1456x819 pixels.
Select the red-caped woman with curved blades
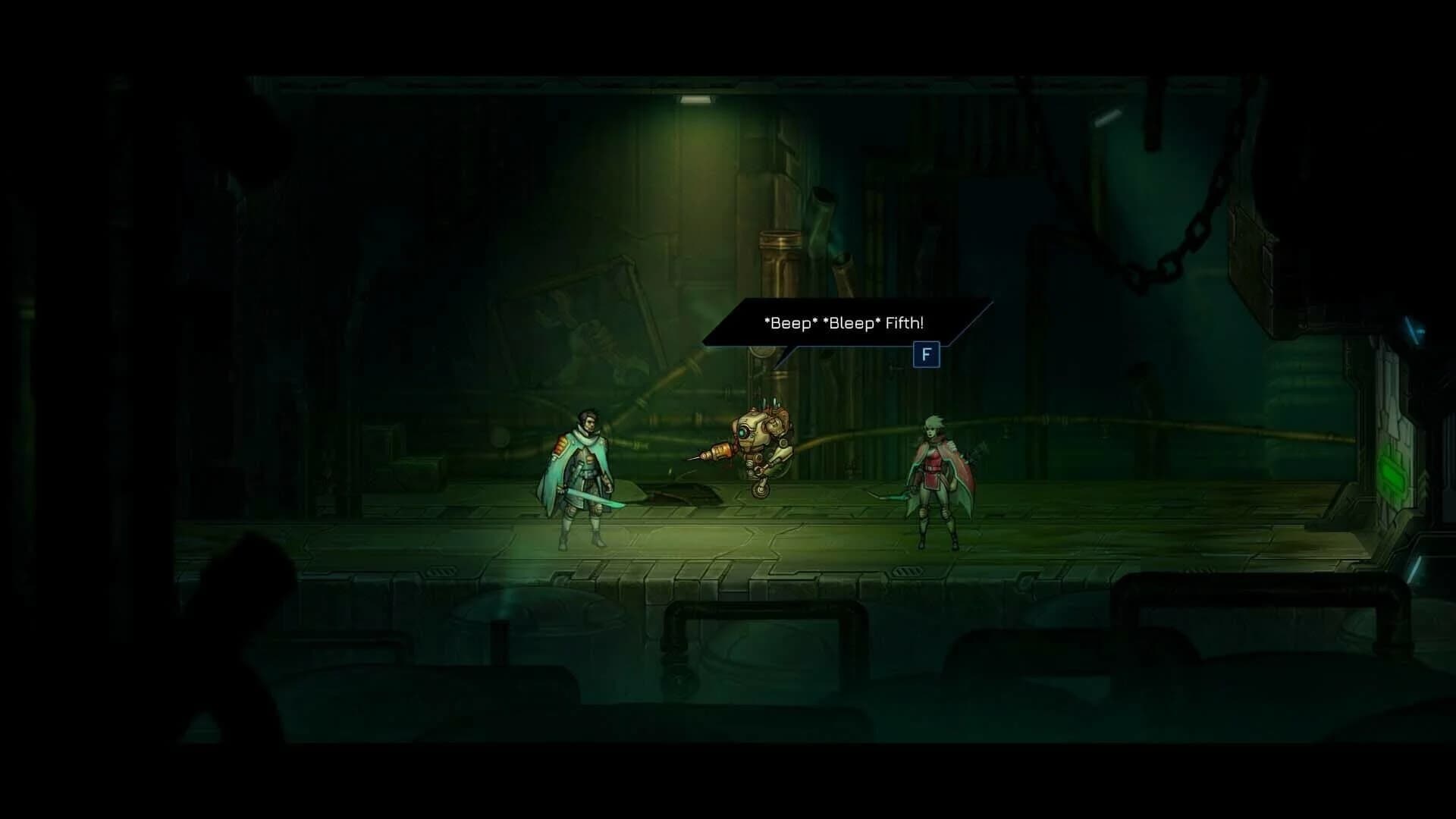pyautogui.click(x=937, y=478)
